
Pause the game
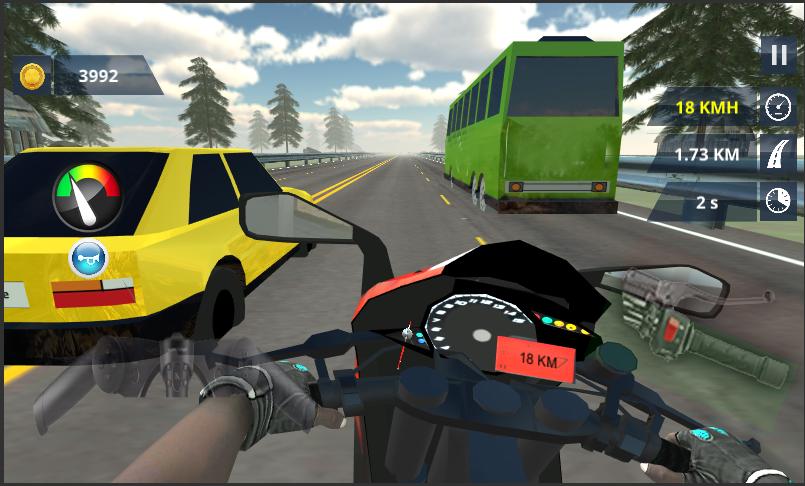(x=777, y=55)
